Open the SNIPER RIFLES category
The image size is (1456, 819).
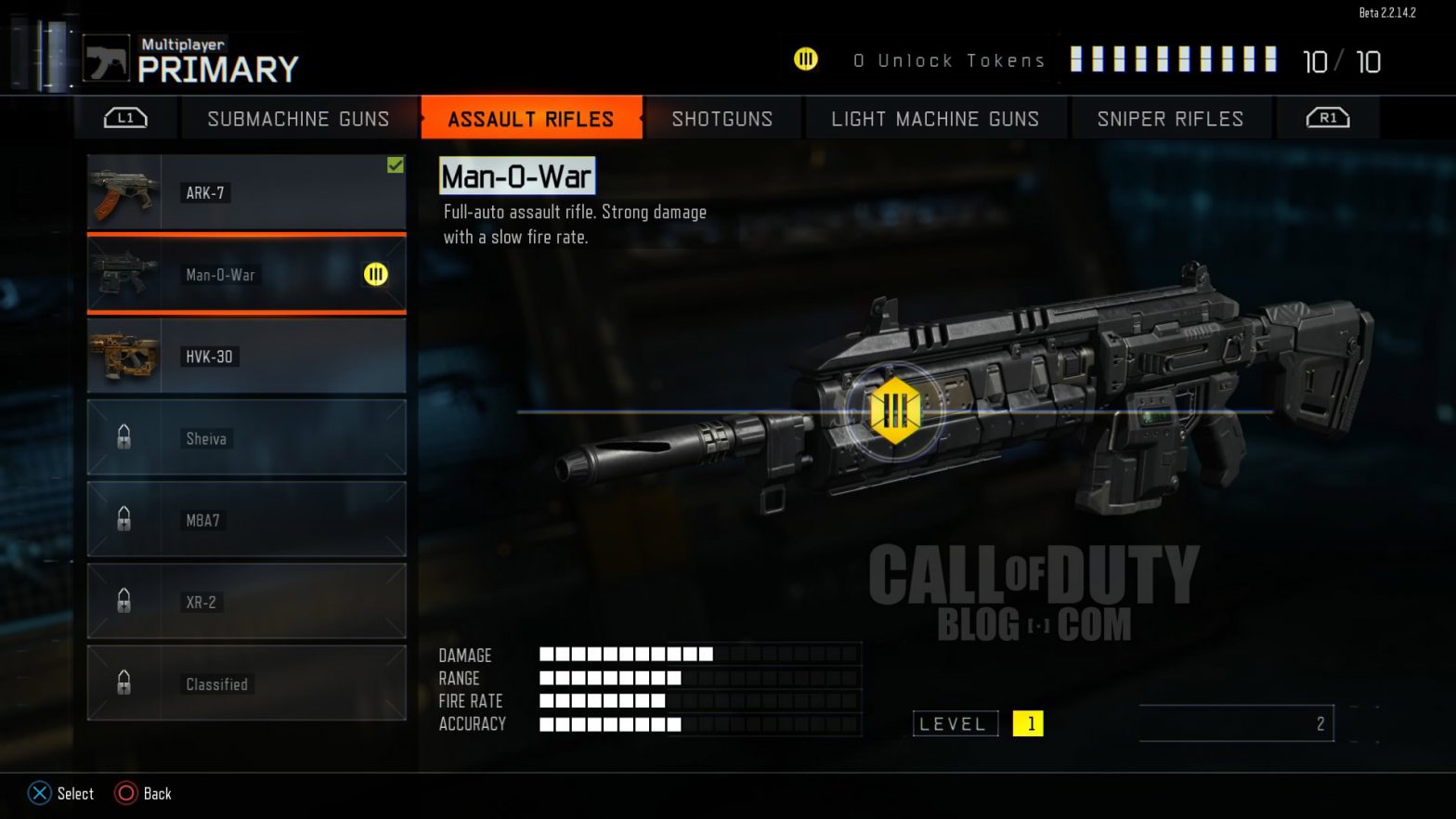point(1170,118)
